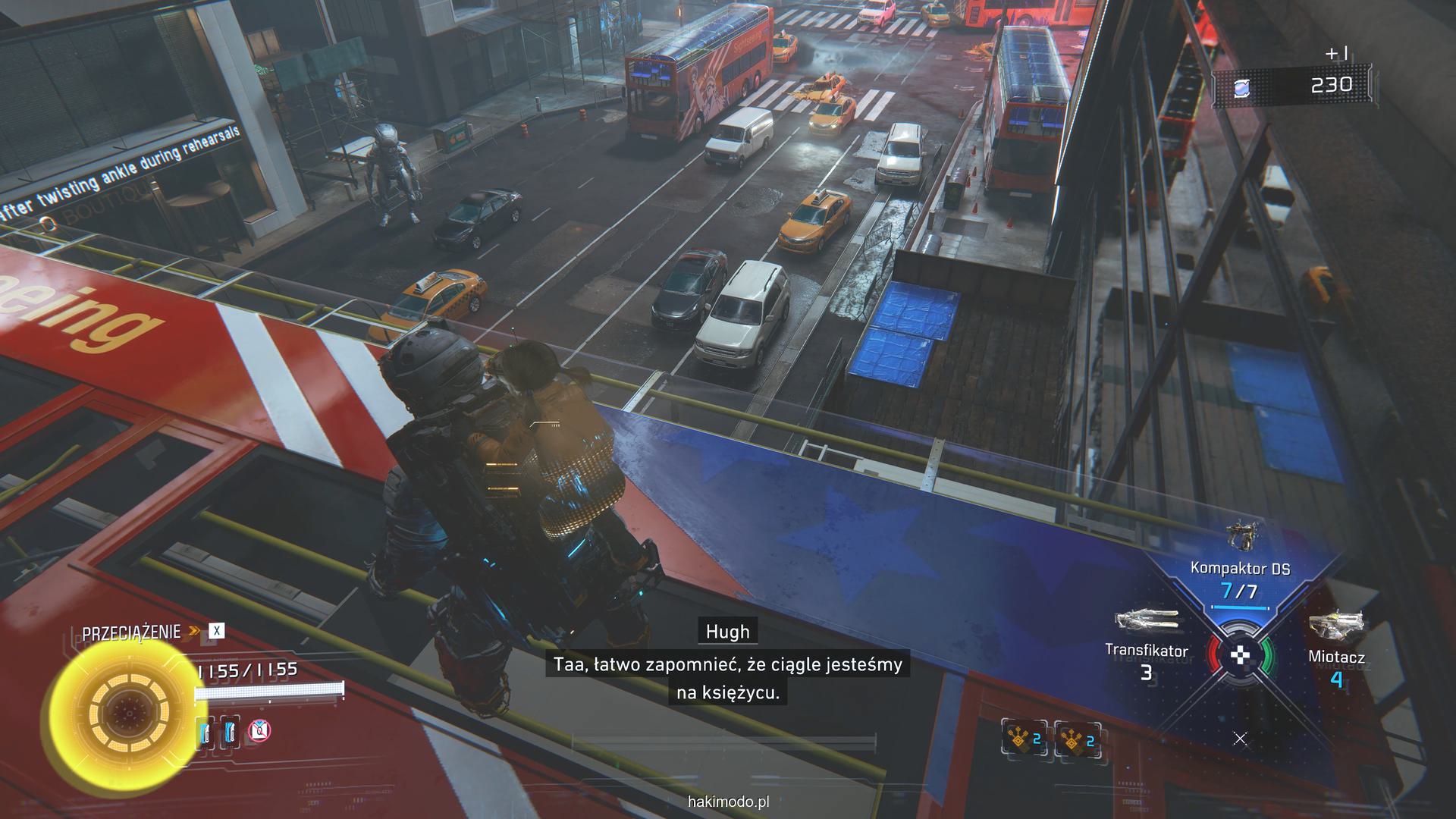The width and height of the screenshot is (1456, 819).
Task: Click the crossed-out red circle status icon
Action: click(x=259, y=730)
